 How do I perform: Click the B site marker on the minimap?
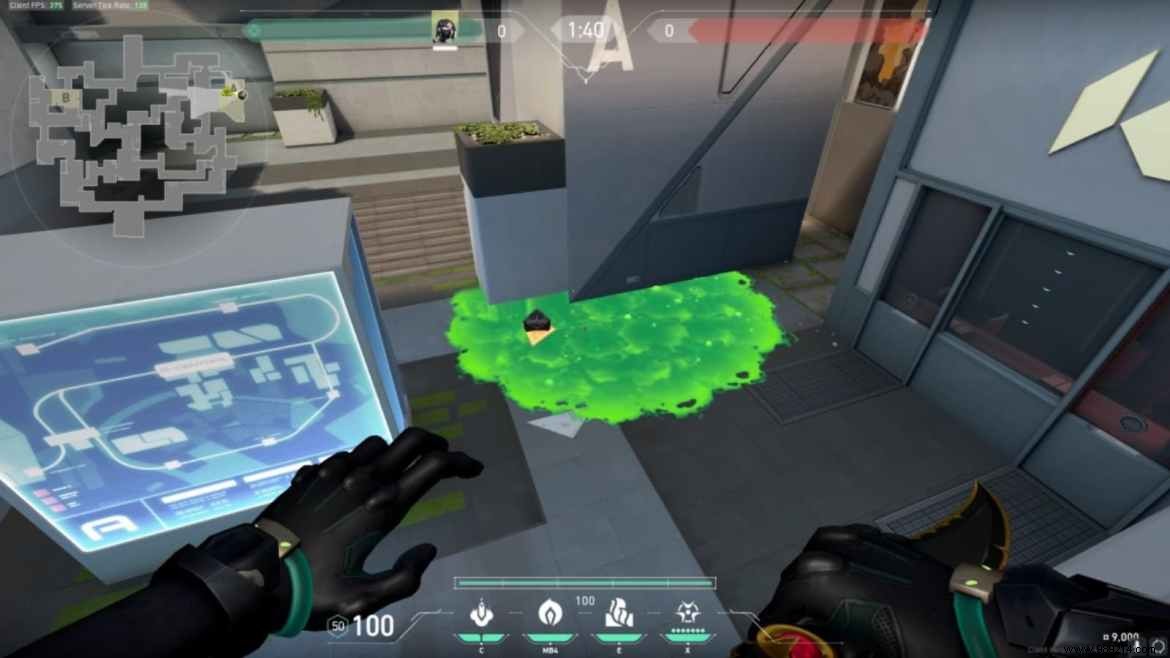pos(66,98)
